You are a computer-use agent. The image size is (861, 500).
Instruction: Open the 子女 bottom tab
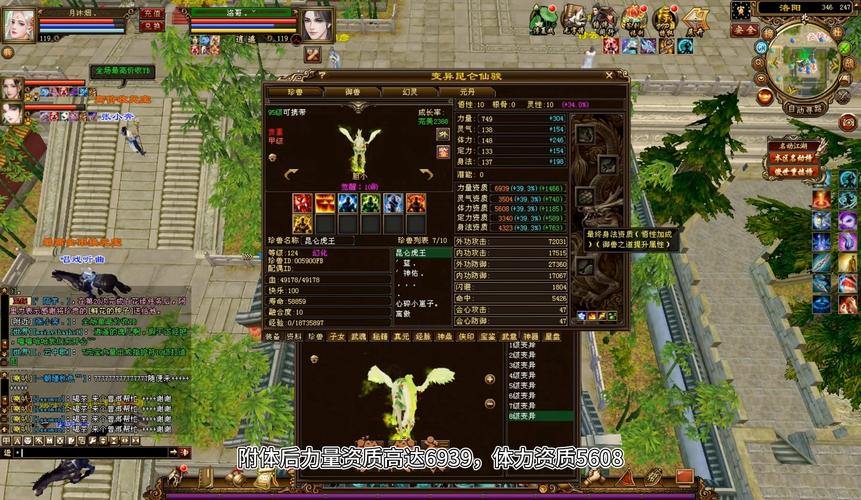[x=336, y=337]
